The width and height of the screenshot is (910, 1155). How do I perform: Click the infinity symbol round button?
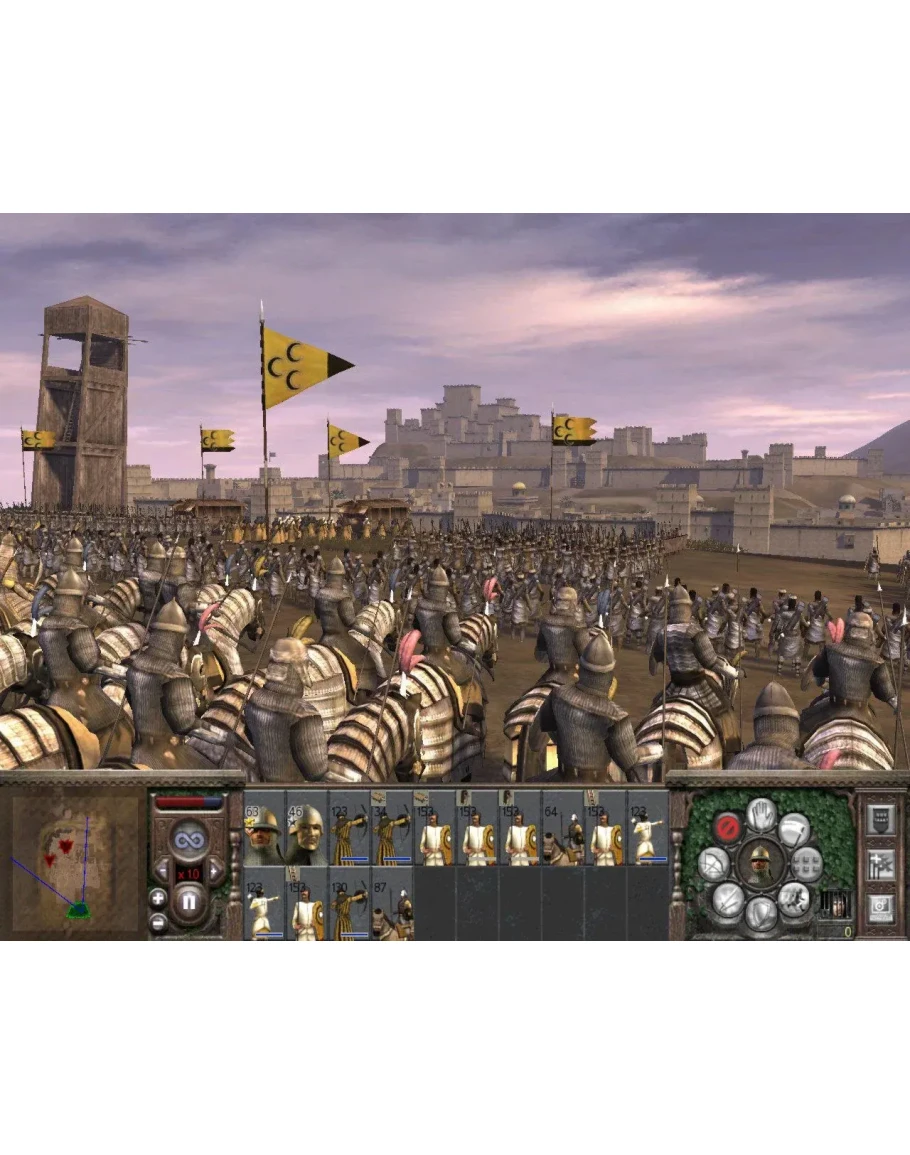point(188,838)
